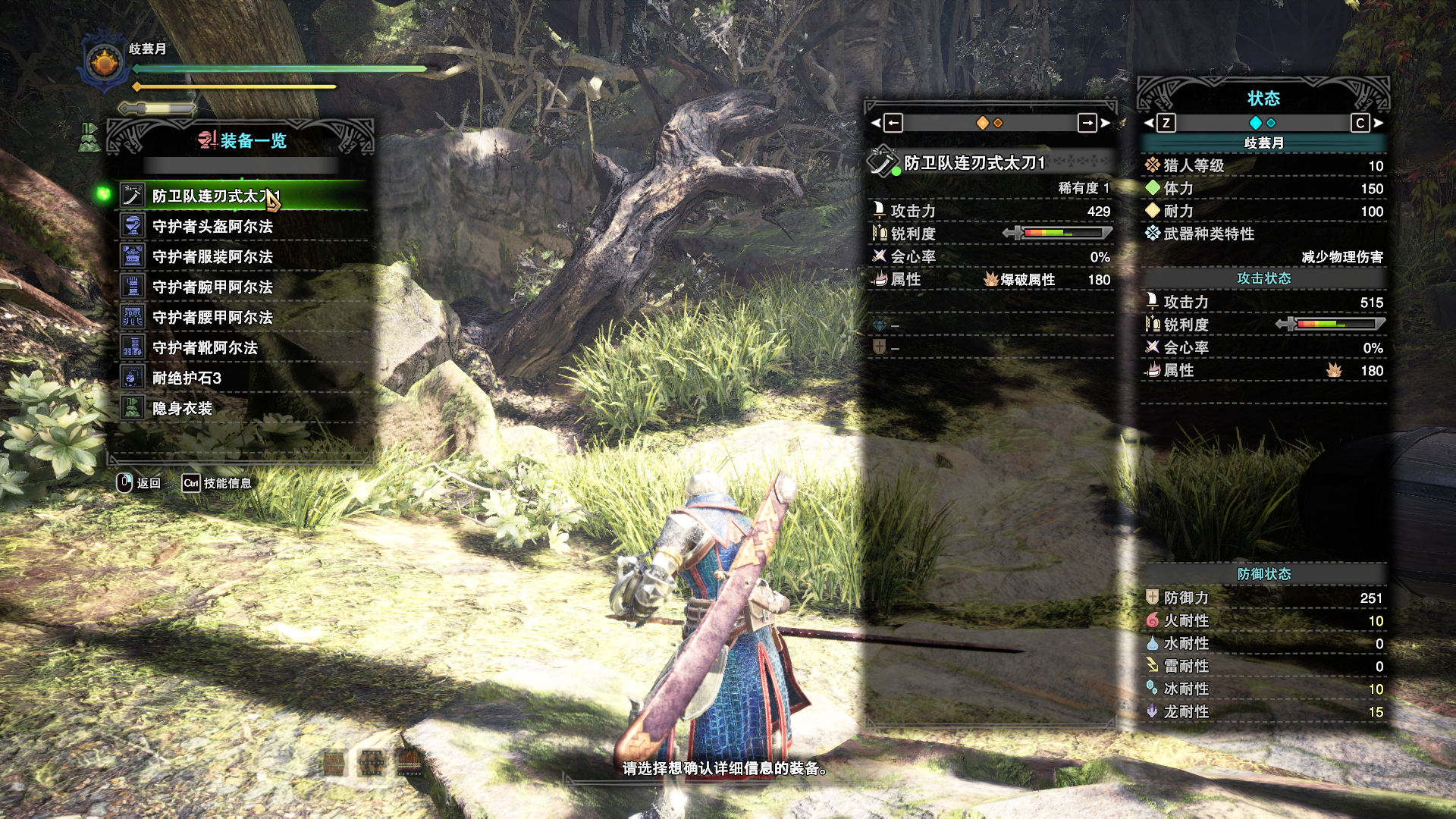Viewport: 1456px width, 819px height.
Task: Go to previous weapon detail page arrow
Action: click(x=892, y=123)
